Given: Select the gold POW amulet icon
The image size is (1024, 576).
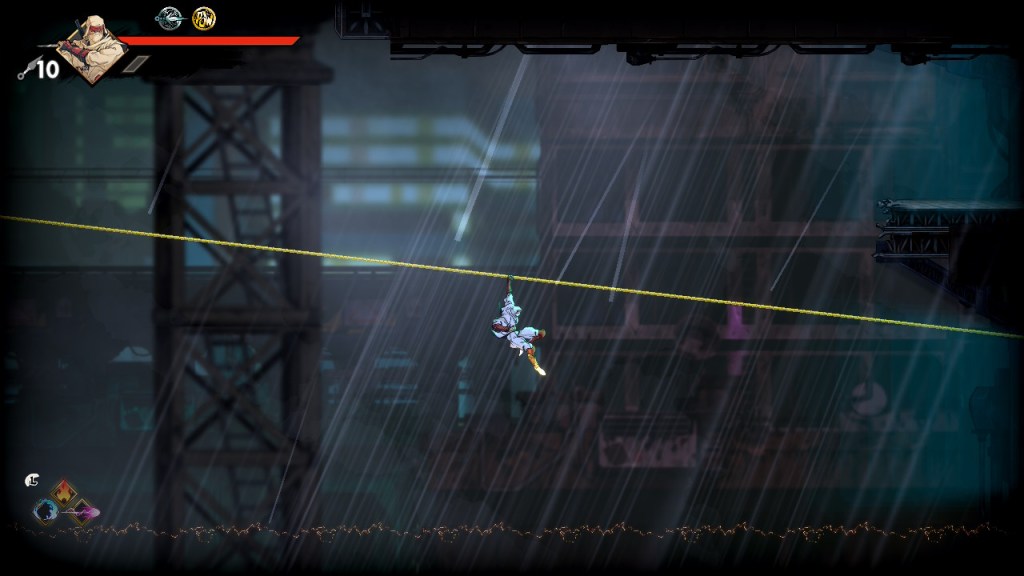Looking at the screenshot, I should tap(204, 18).
